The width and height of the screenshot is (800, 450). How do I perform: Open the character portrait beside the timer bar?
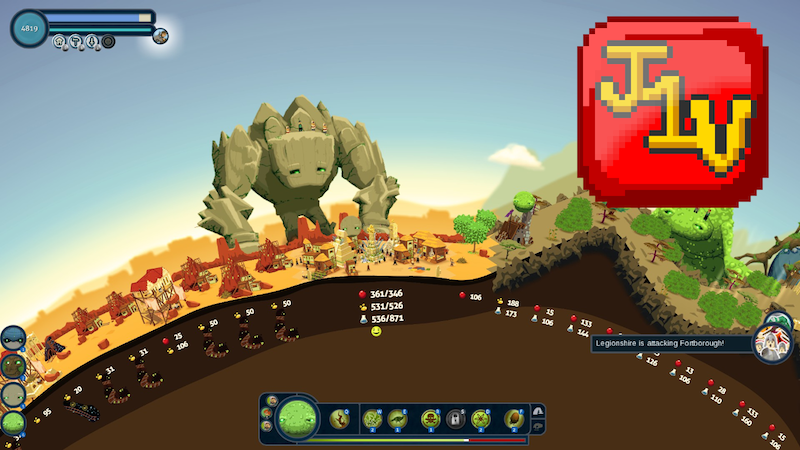pos(160,36)
